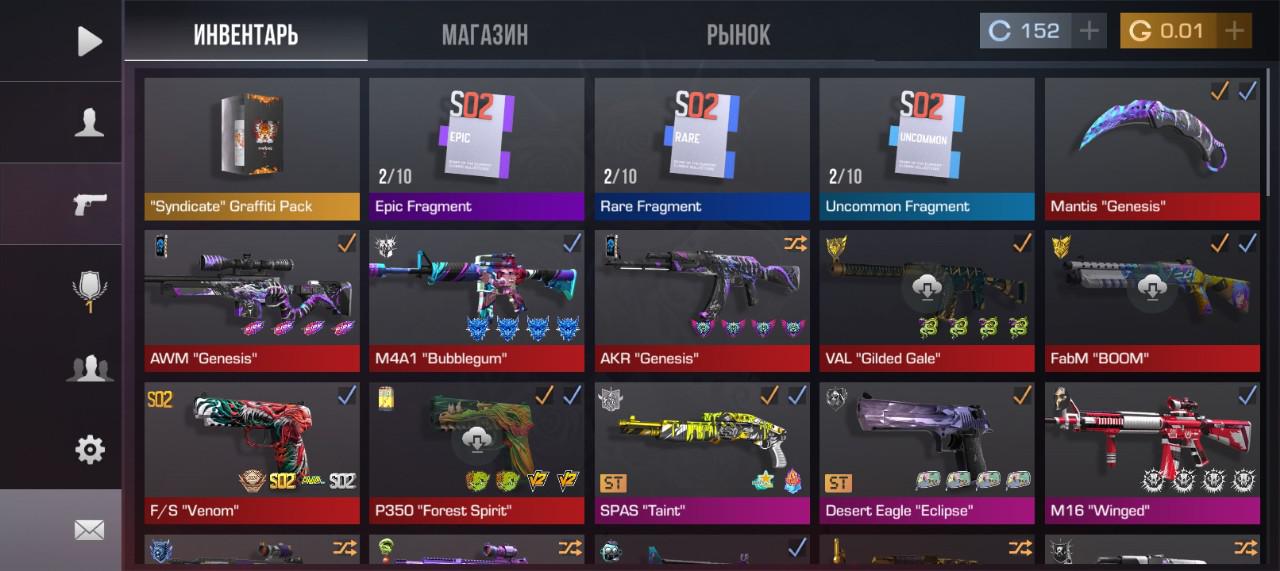Select the AWM "Genesis" sniper rifle
The image size is (1280, 571).
coord(252,301)
